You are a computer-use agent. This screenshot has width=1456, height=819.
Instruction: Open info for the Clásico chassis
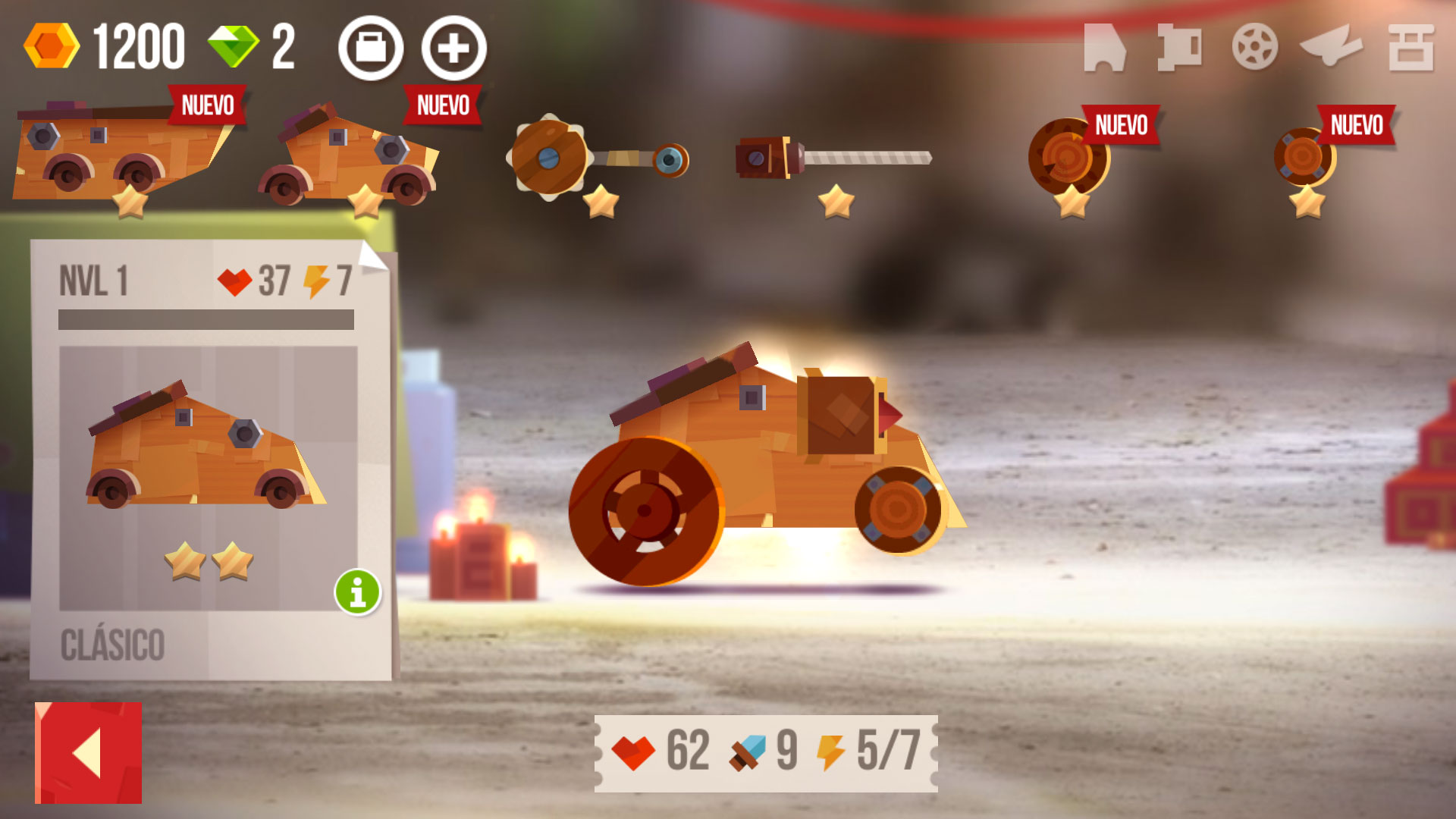pyautogui.click(x=357, y=591)
